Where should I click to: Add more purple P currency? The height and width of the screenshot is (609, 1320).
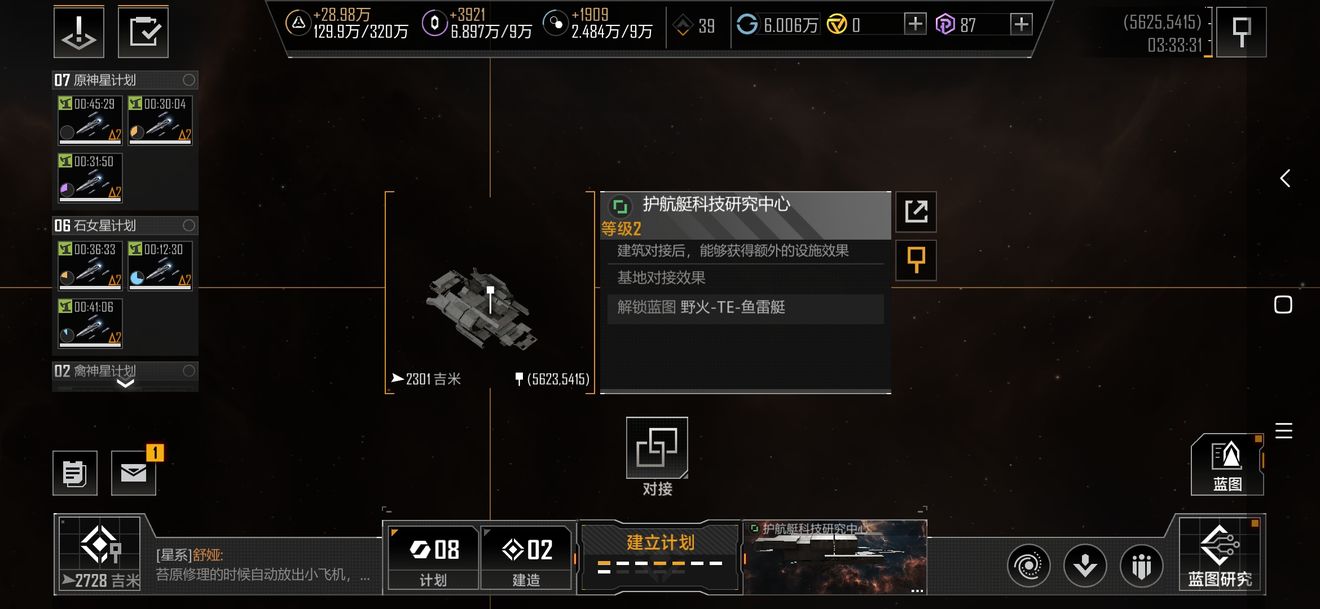pos(1021,25)
